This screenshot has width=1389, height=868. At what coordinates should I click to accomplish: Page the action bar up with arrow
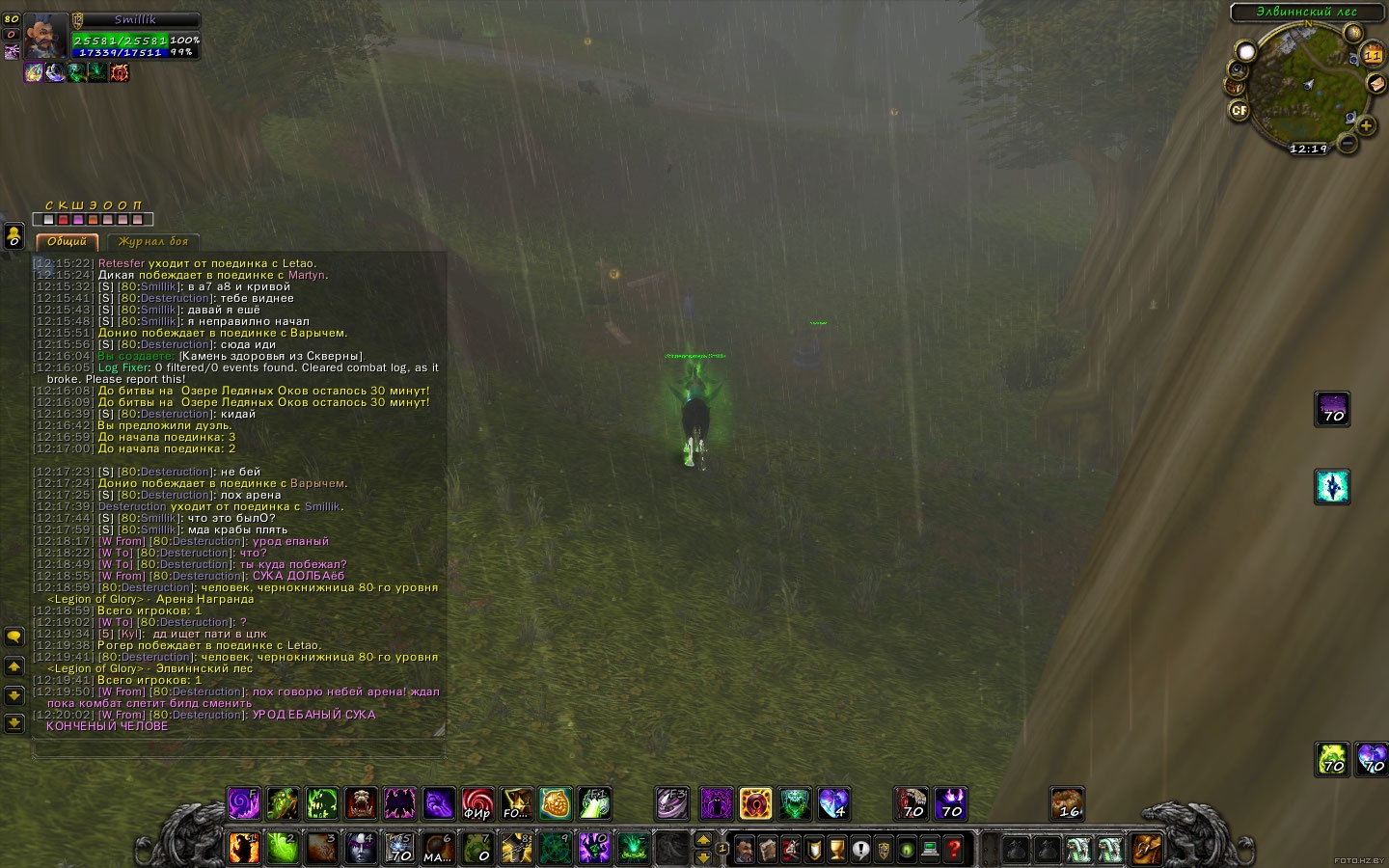coord(703,840)
